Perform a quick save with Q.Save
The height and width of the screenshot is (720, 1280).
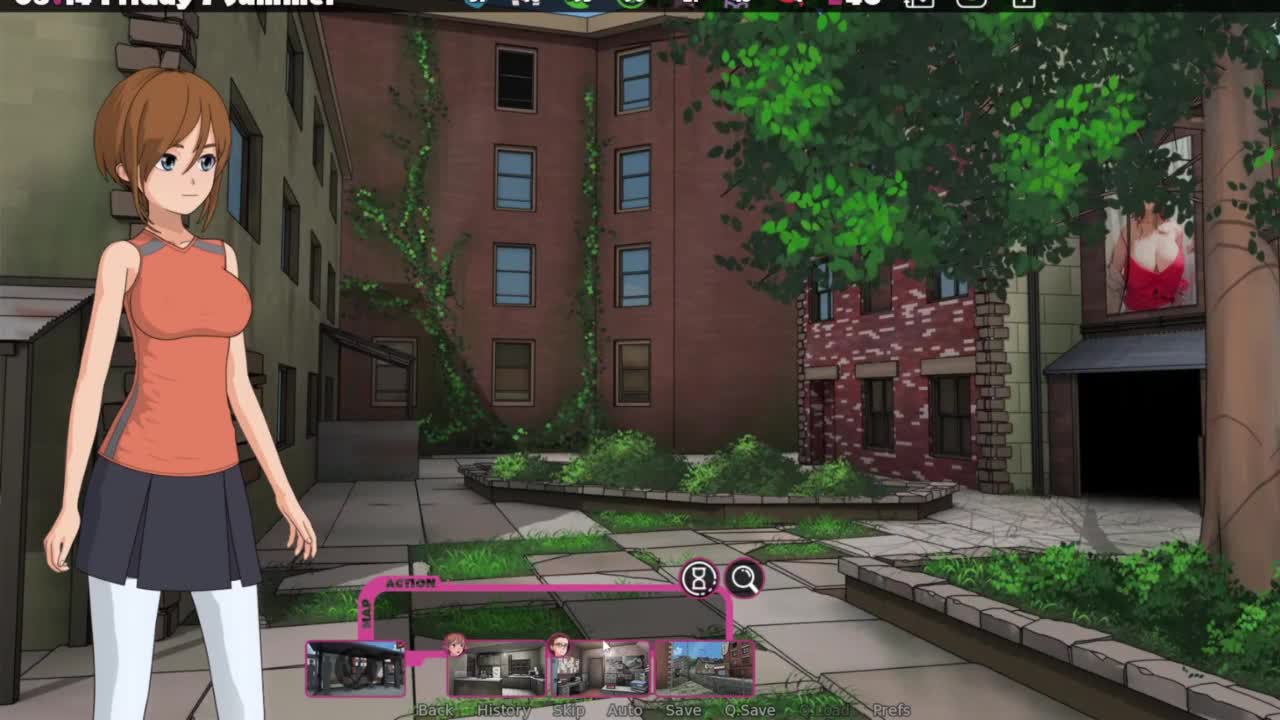click(x=749, y=710)
